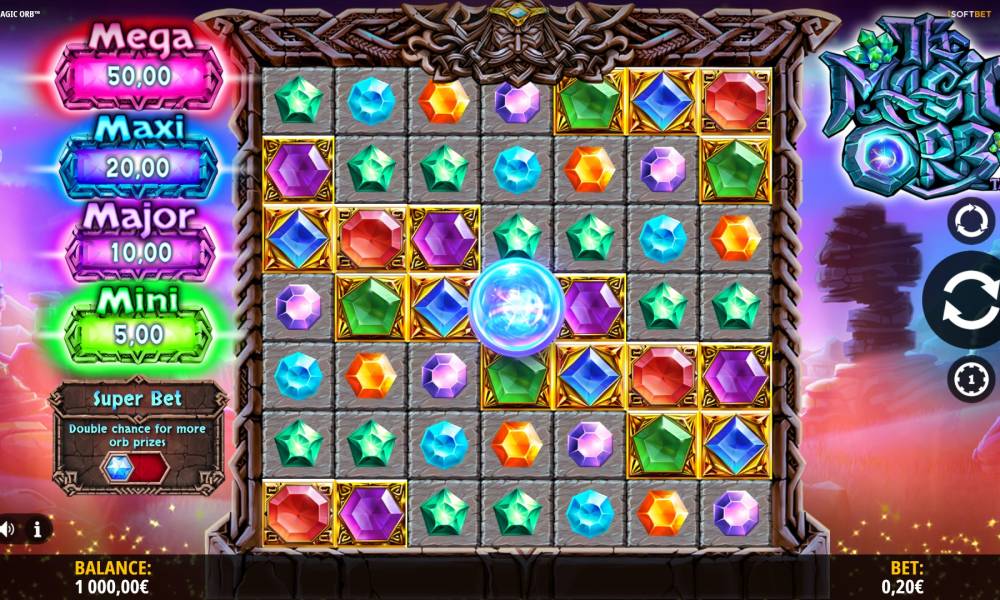Viewport: 1000px width, 600px height.
Task: Spin the reels with the large spin button
Action: coord(966,300)
